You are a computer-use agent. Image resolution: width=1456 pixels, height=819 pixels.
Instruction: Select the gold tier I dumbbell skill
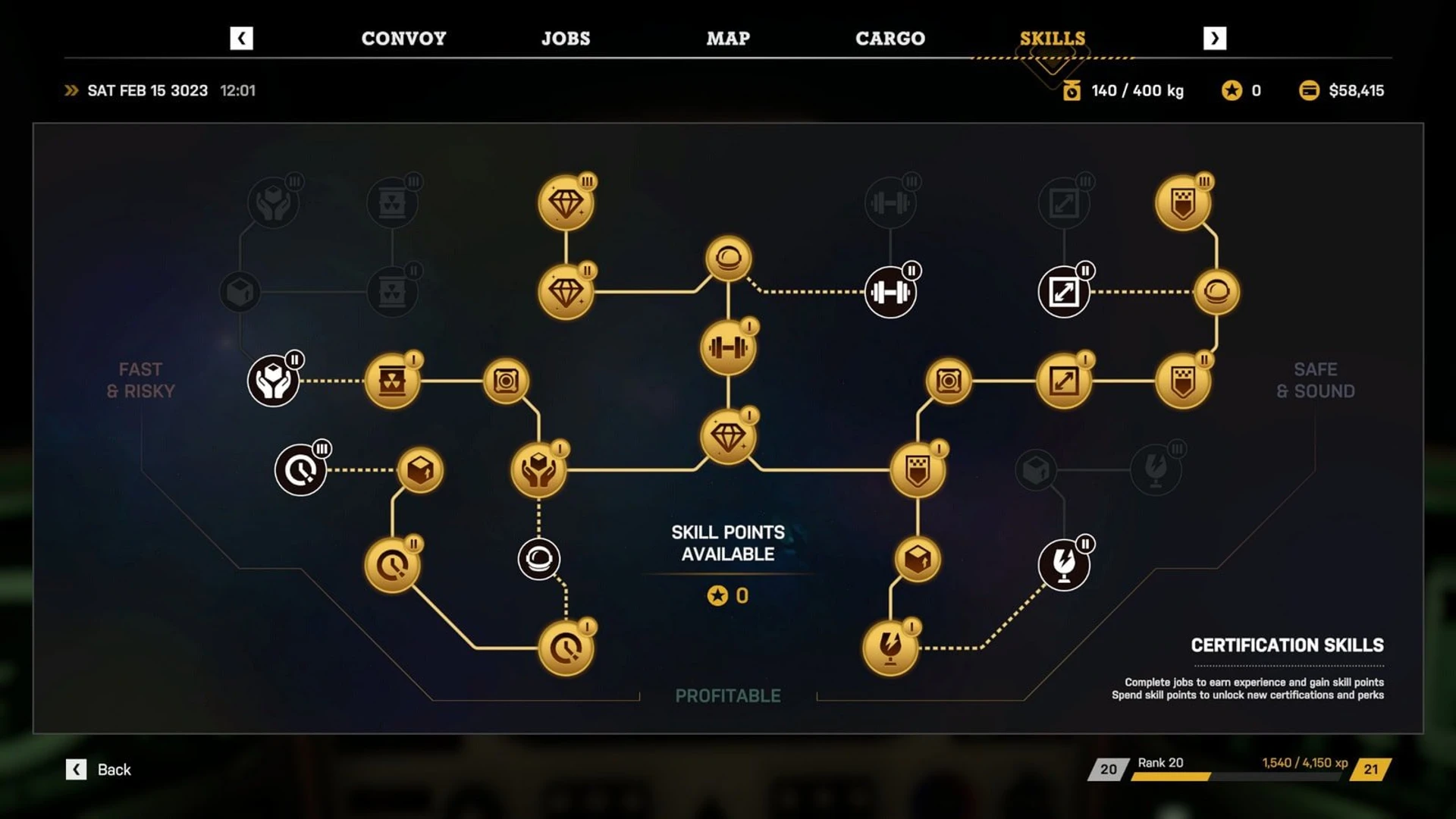[728, 348]
